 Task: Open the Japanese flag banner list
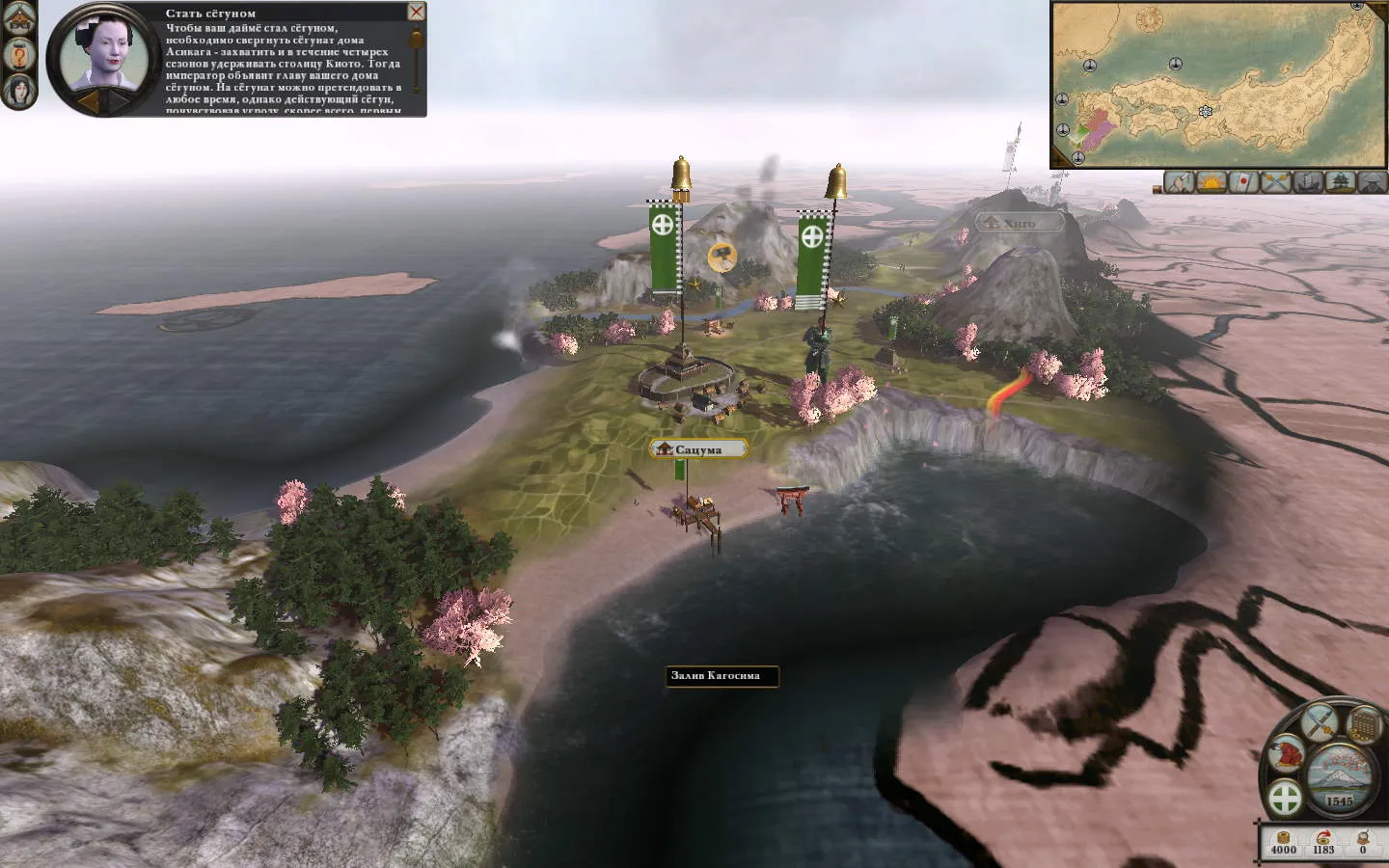1243,181
